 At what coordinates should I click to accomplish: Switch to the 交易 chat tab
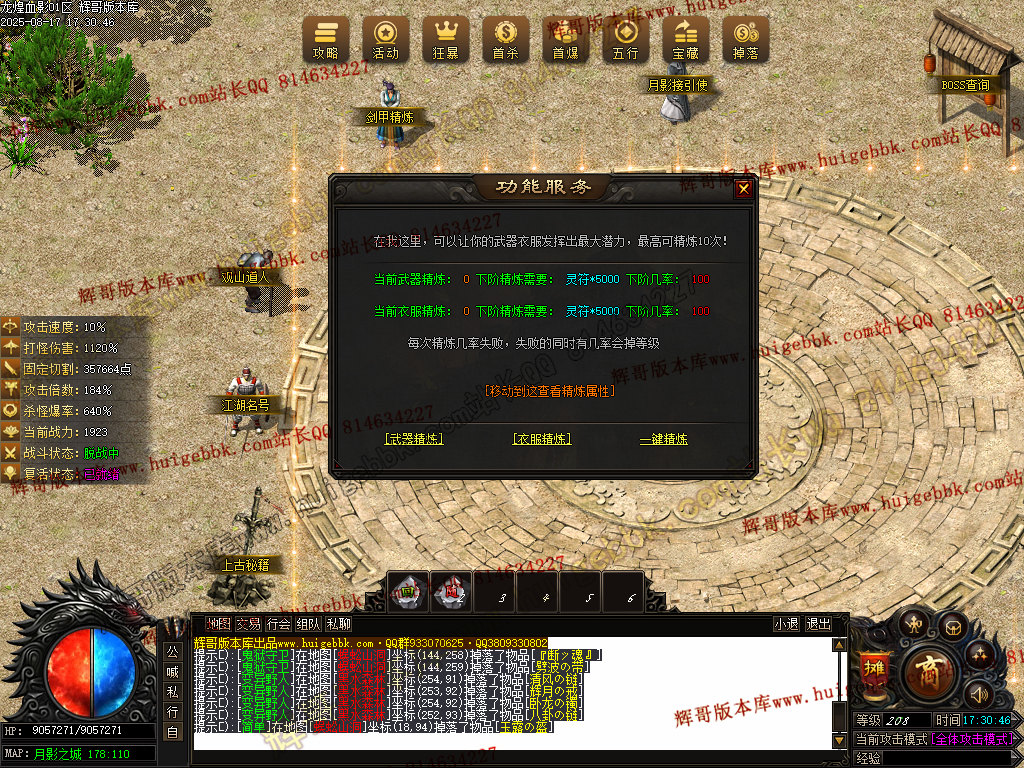tap(248, 624)
